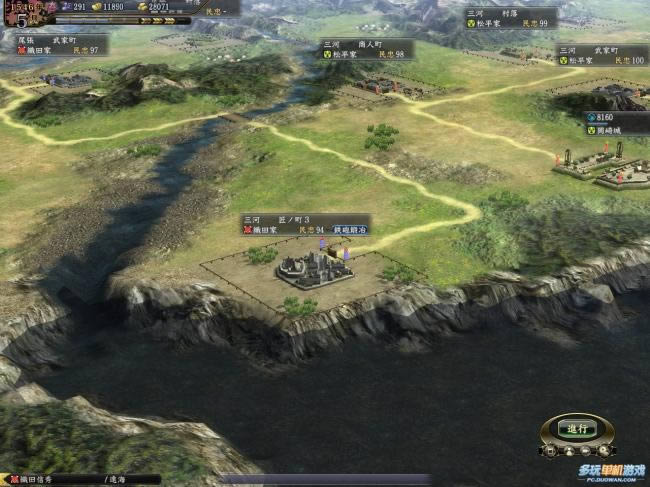Open the 三河 匠ノ町 town label
The image size is (650, 487).
[x=286, y=224]
